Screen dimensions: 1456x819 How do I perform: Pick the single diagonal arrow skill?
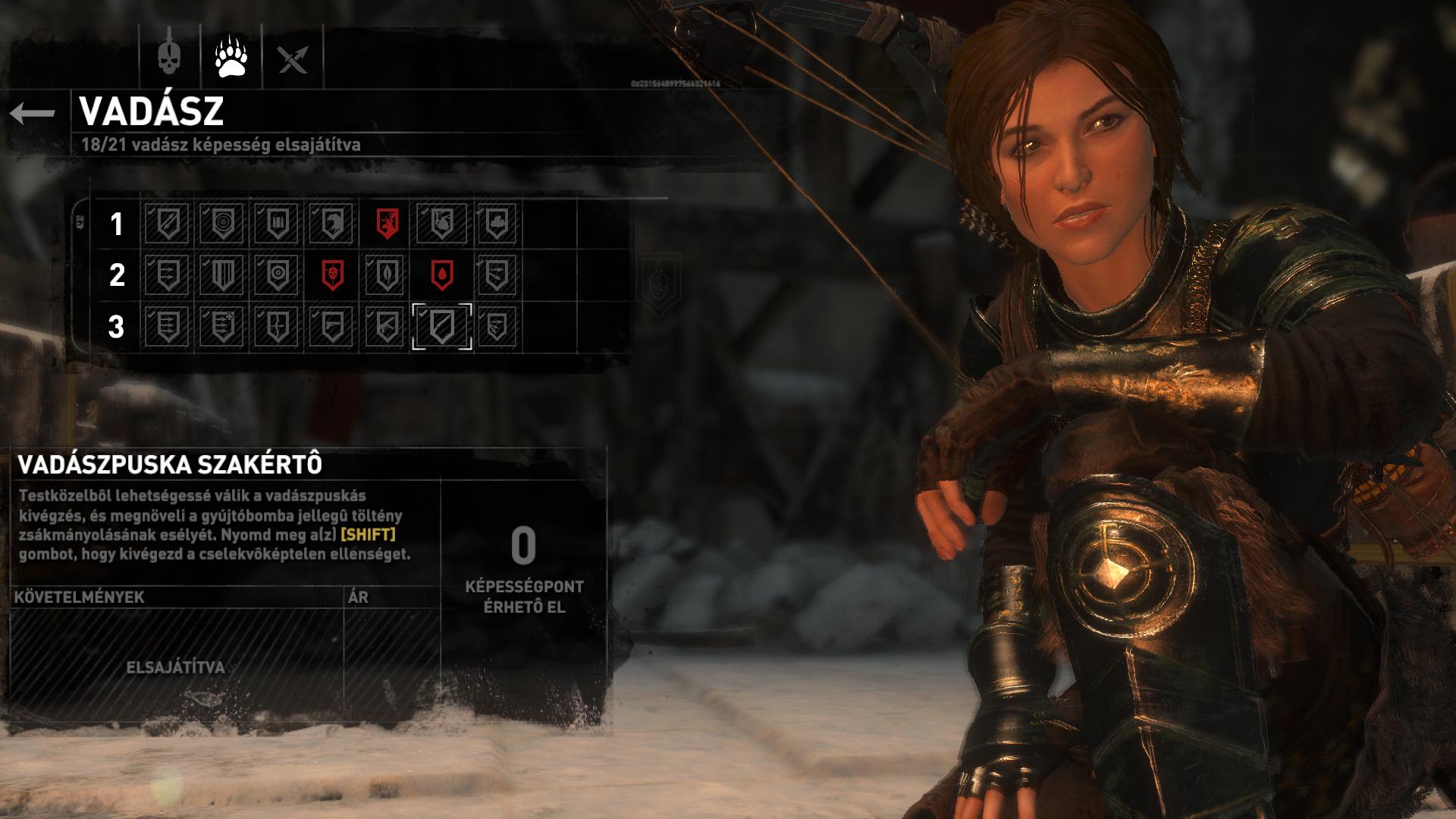(x=167, y=224)
